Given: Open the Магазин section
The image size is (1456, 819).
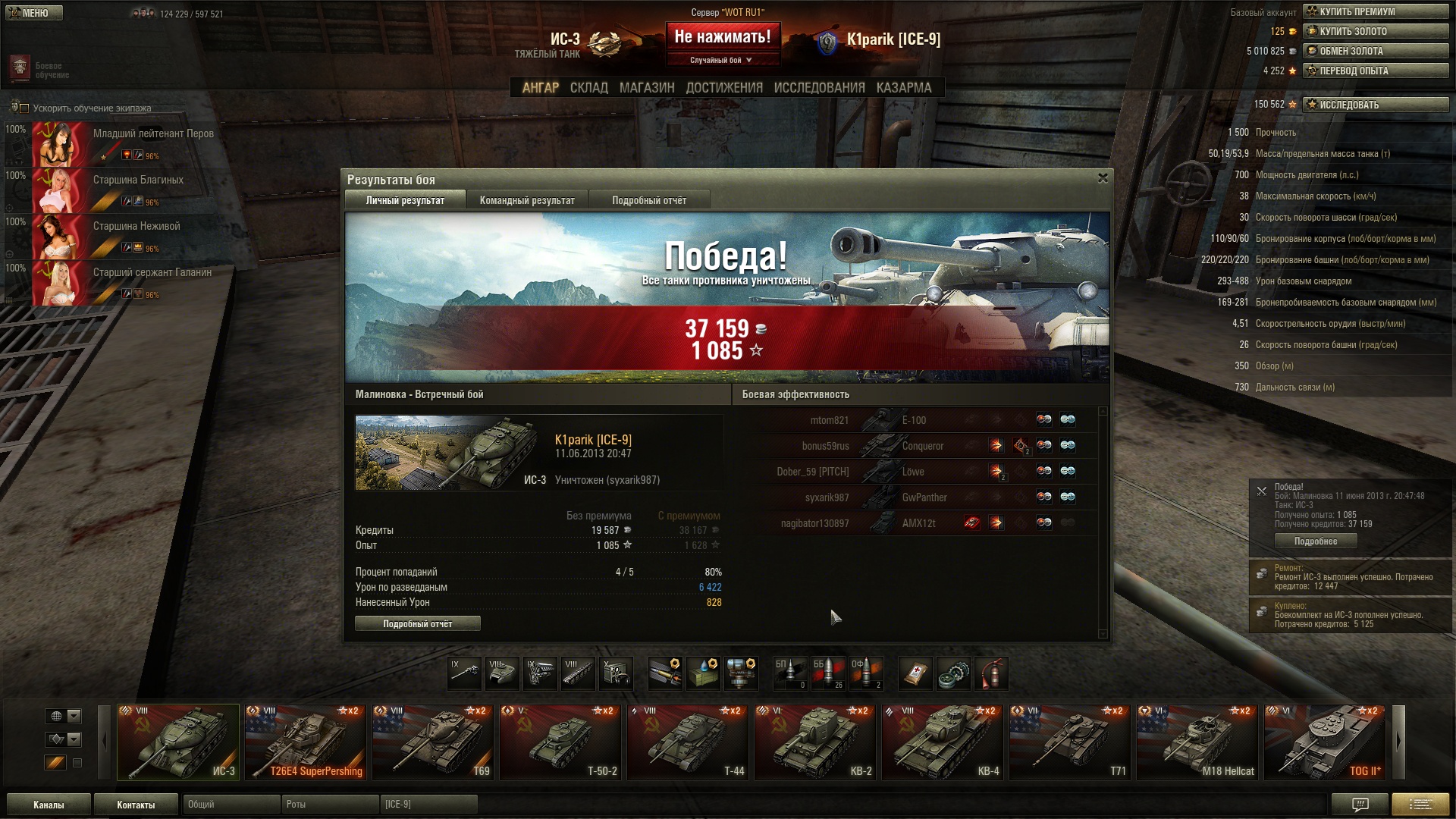Looking at the screenshot, I should point(646,88).
